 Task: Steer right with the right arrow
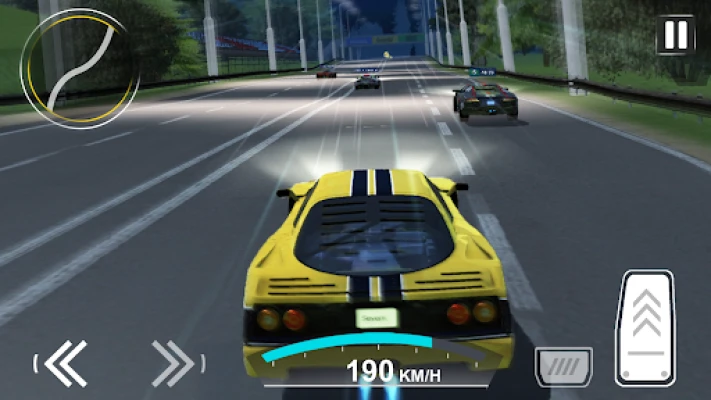pos(173,362)
